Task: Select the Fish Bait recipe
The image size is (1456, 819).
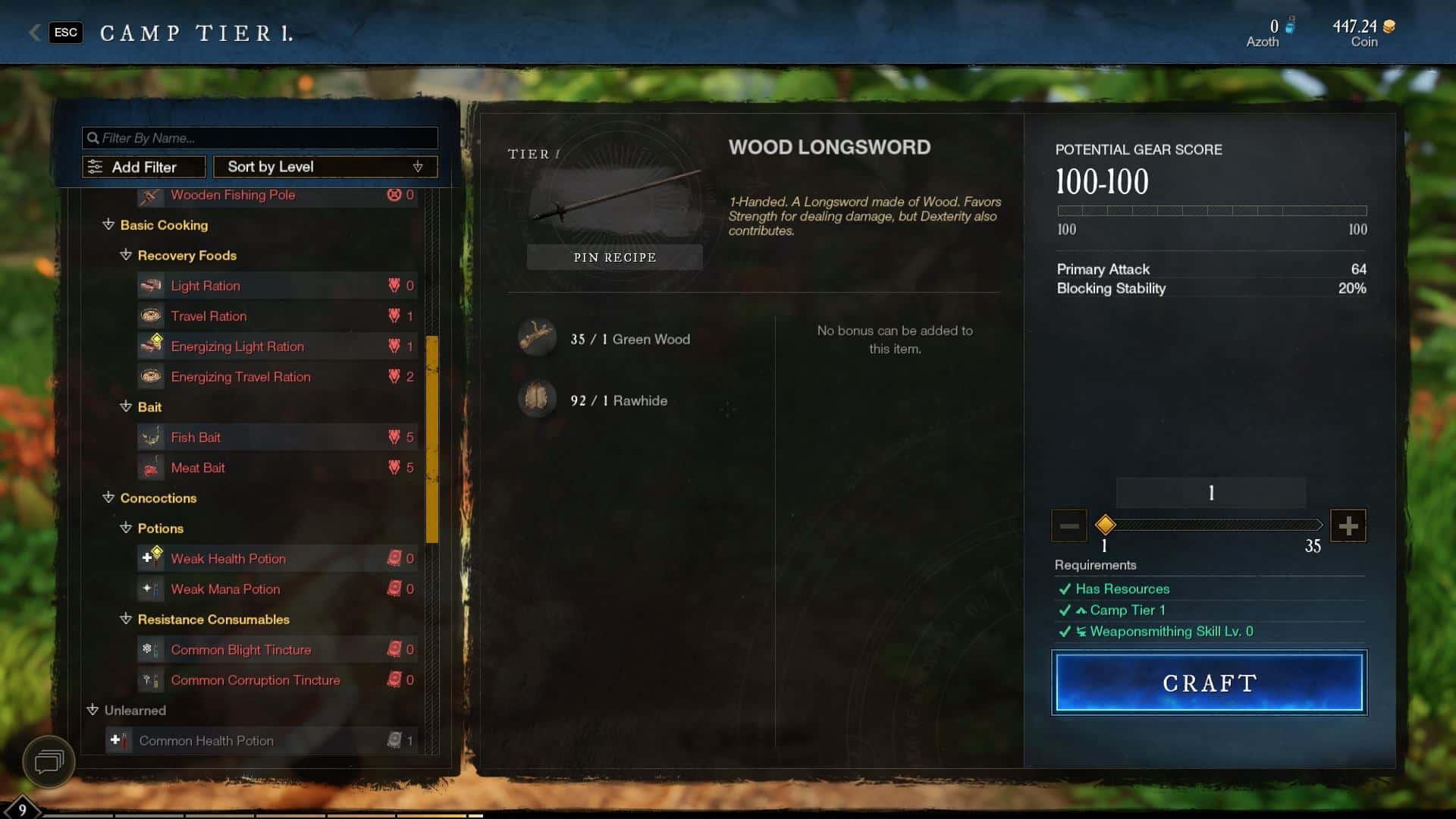Action: click(x=196, y=438)
